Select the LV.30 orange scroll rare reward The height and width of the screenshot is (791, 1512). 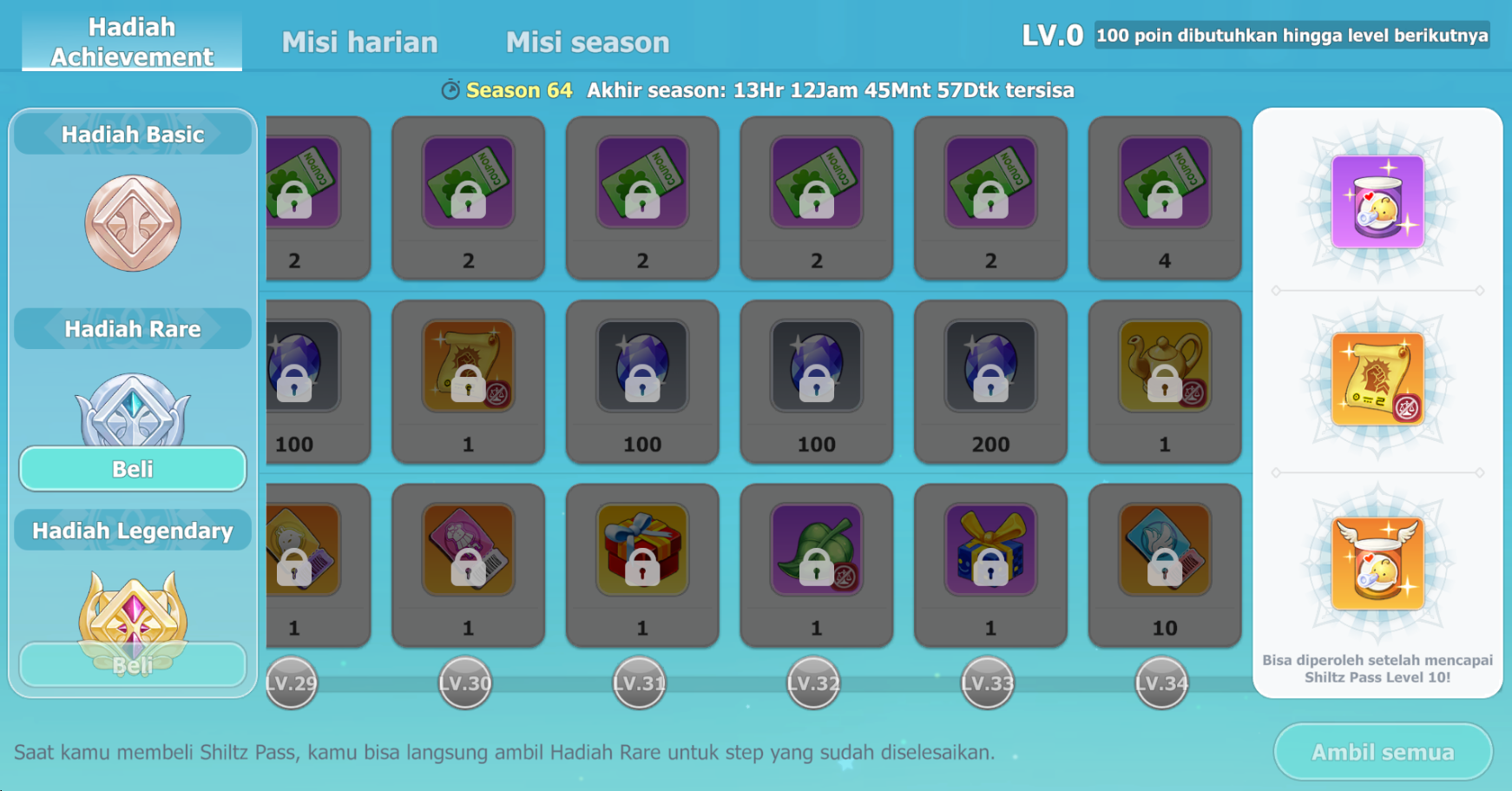(x=469, y=366)
